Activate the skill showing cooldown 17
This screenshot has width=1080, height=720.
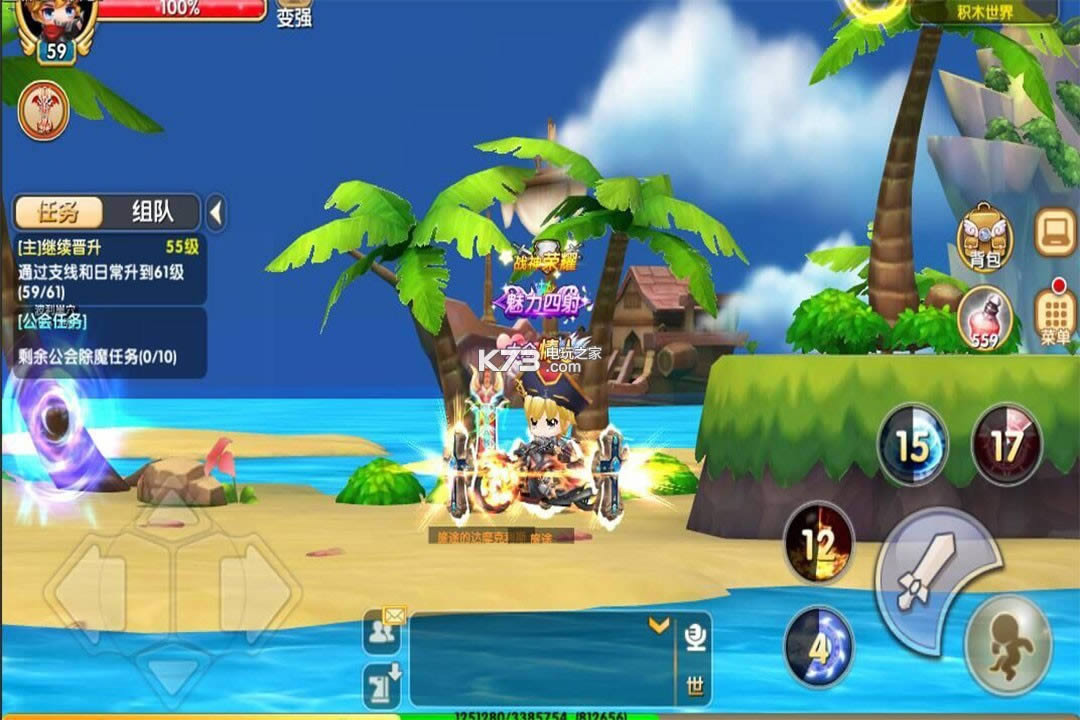pyautogui.click(x=1006, y=445)
